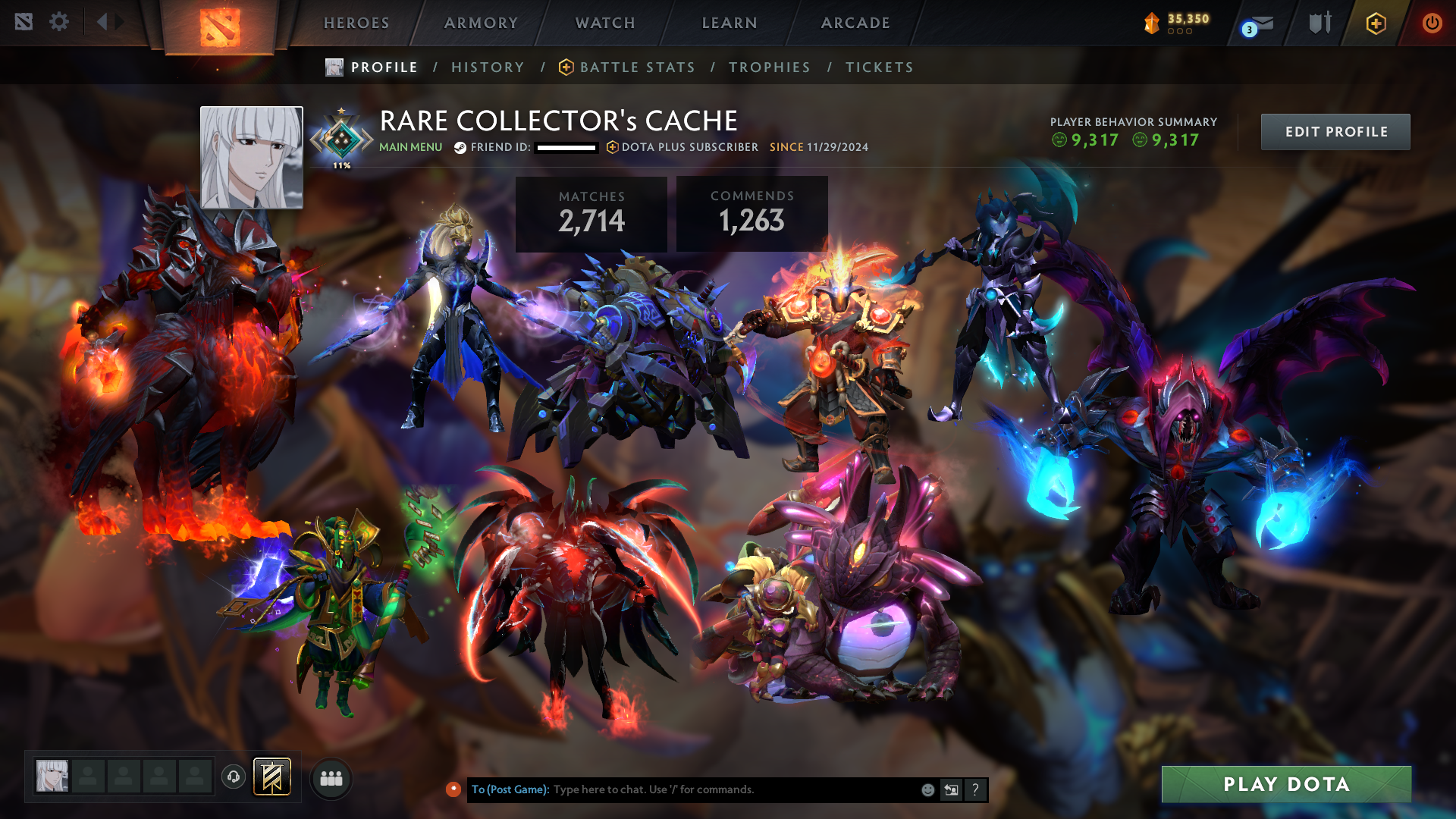
Task: Click the rank medal showing 11% progress
Action: click(341, 136)
